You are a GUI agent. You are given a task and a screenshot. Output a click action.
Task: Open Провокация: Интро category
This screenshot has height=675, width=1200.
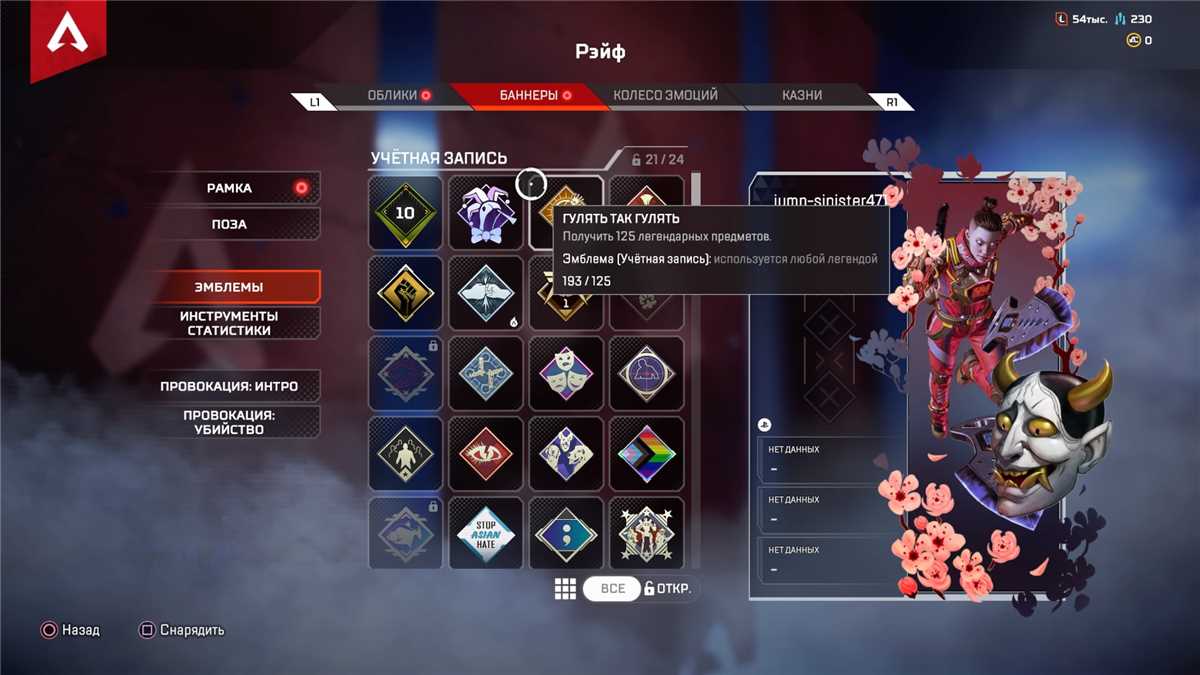click(x=230, y=386)
